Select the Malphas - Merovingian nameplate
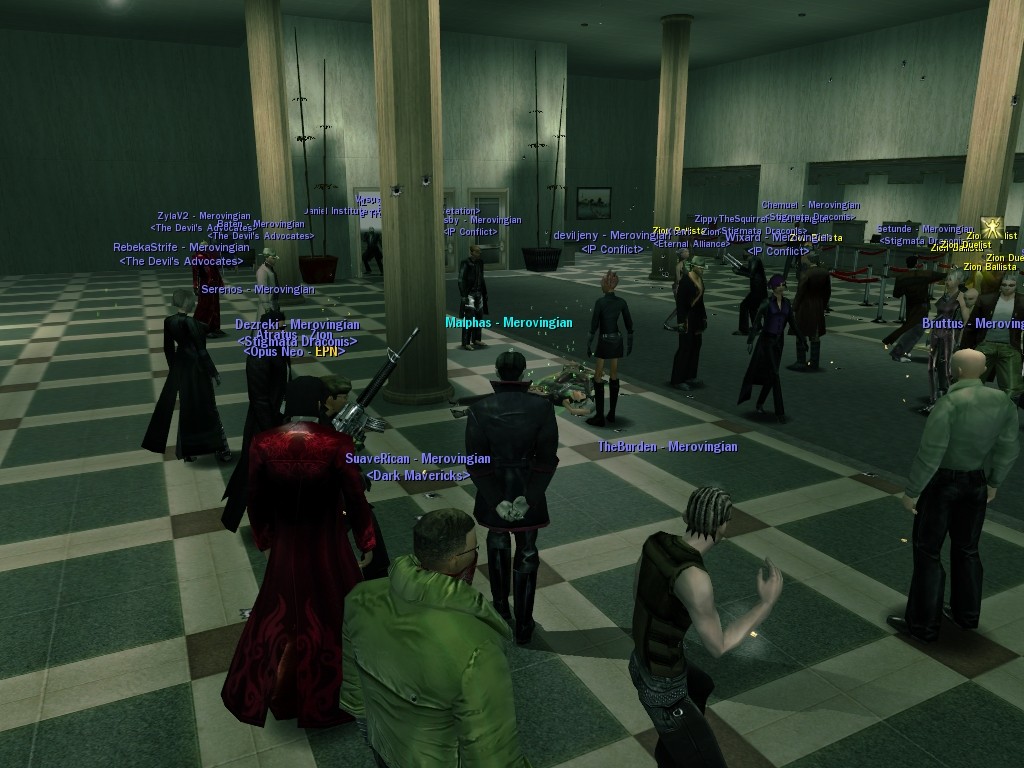Viewport: 1024px width, 768px height. point(509,323)
